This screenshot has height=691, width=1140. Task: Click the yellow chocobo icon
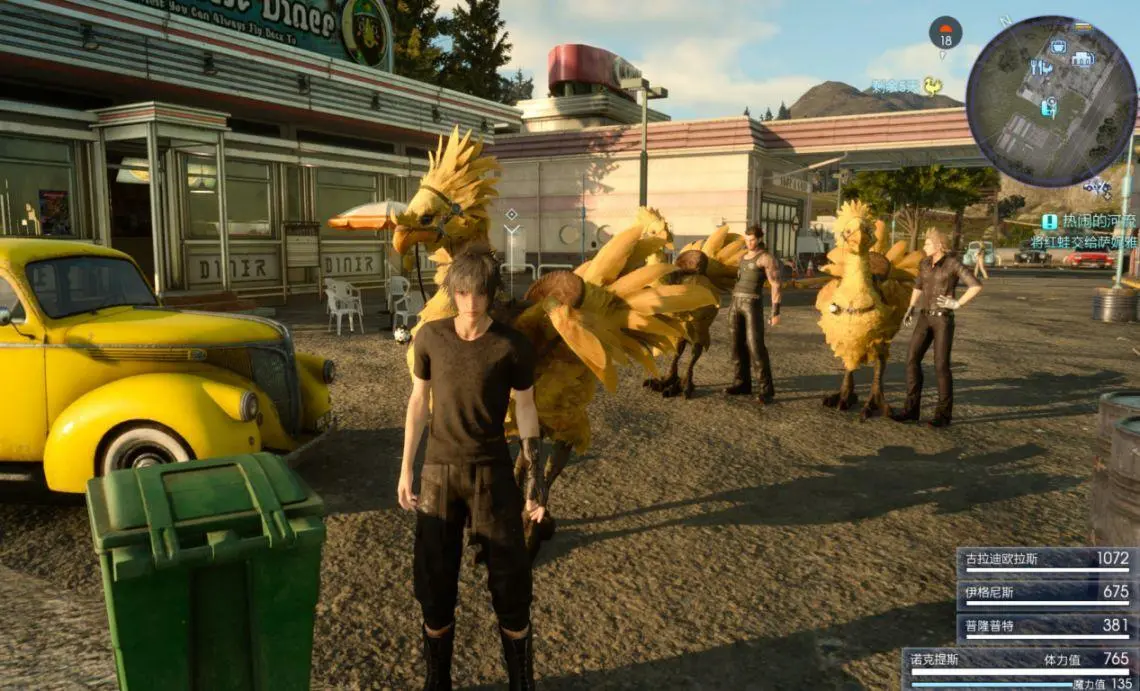[933, 86]
